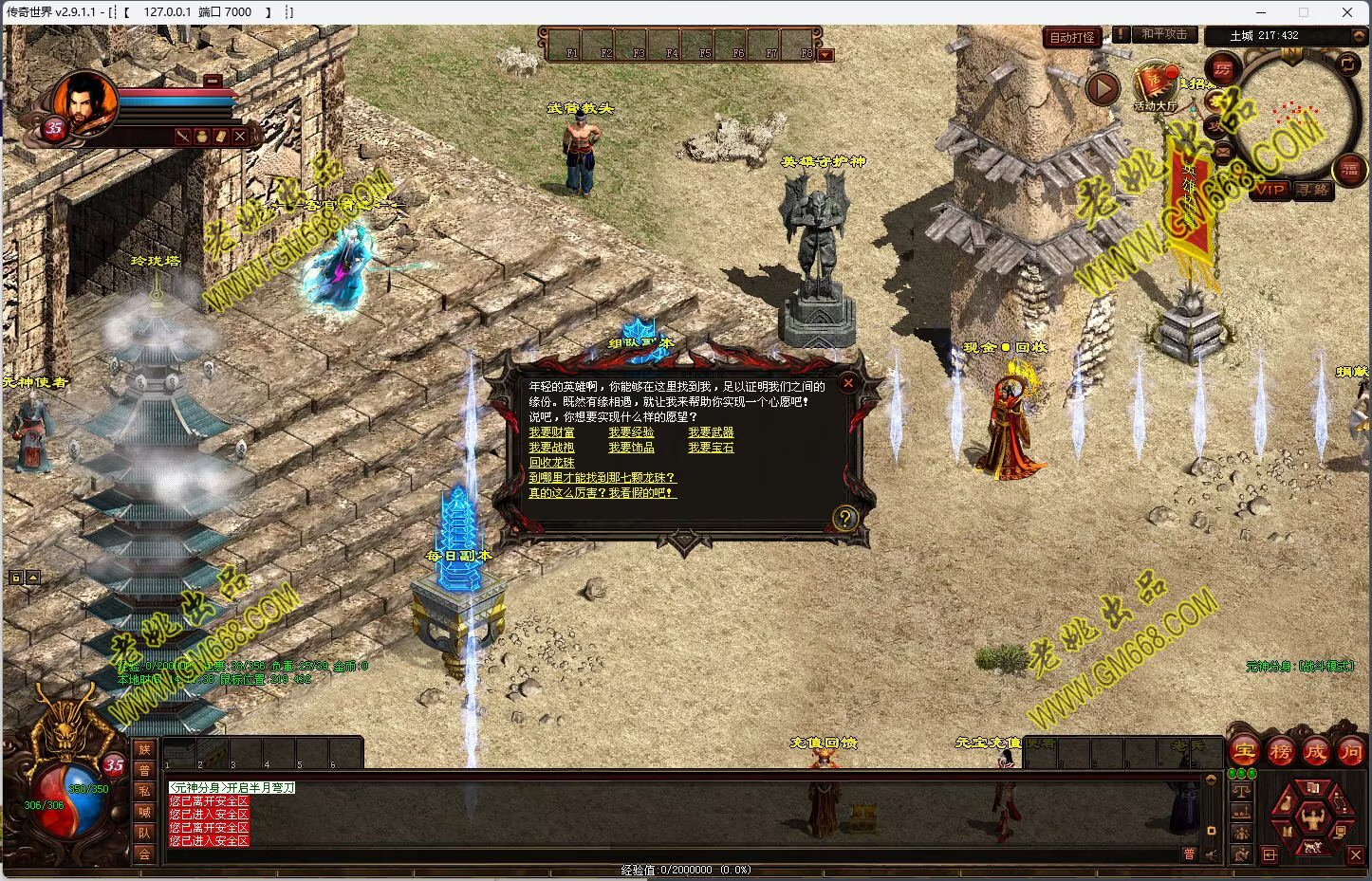Choose the 我要战袍 option
This screenshot has width=1372, height=881.
click(551, 448)
